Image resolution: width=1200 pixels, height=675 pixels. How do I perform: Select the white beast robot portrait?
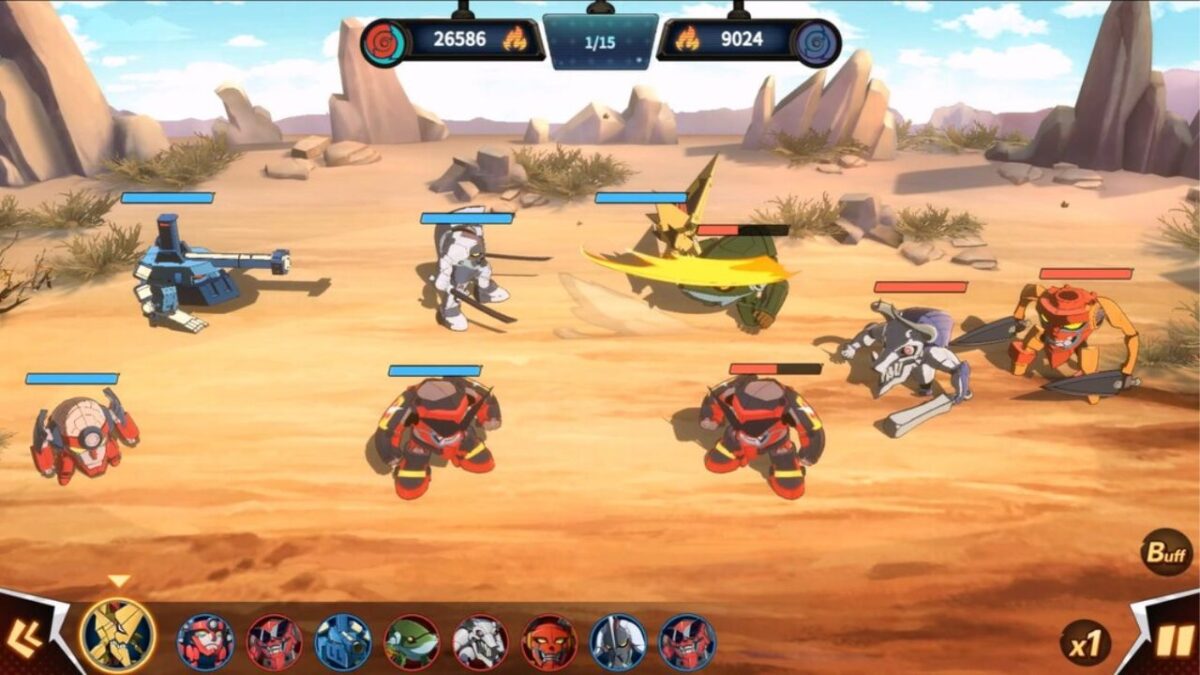480,642
